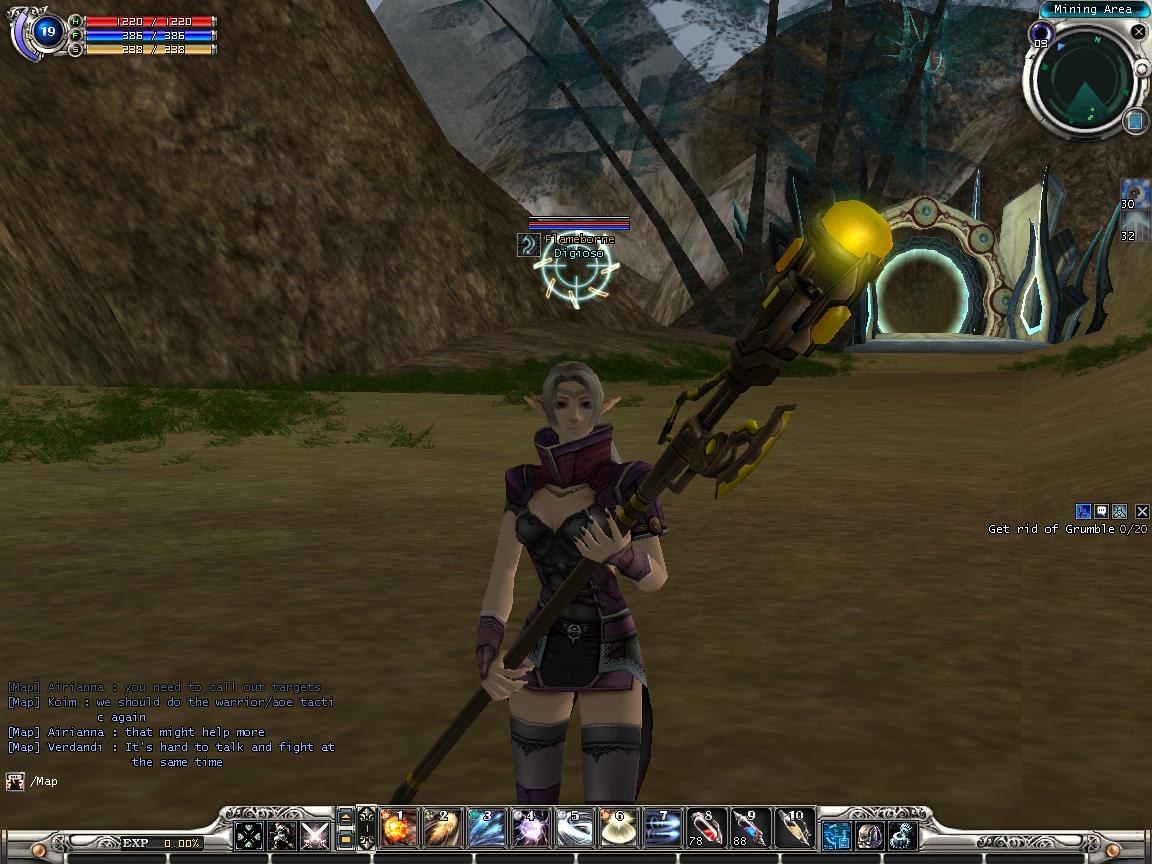Image resolution: width=1152 pixels, height=864 pixels.
Task: Open the blue map button below minimap
Action: pos(1136,122)
